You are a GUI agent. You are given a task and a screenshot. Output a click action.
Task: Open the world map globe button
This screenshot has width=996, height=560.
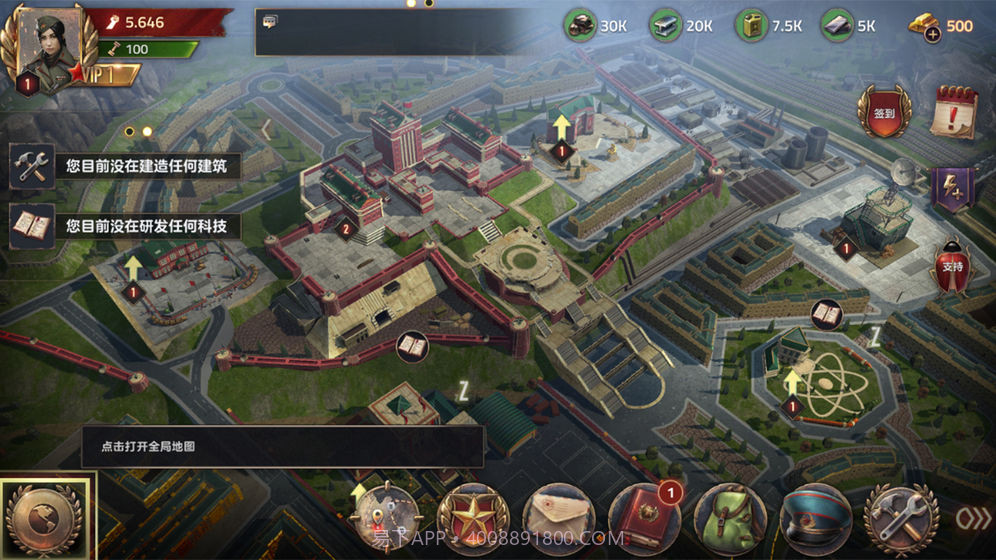click(x=47, y=517)
